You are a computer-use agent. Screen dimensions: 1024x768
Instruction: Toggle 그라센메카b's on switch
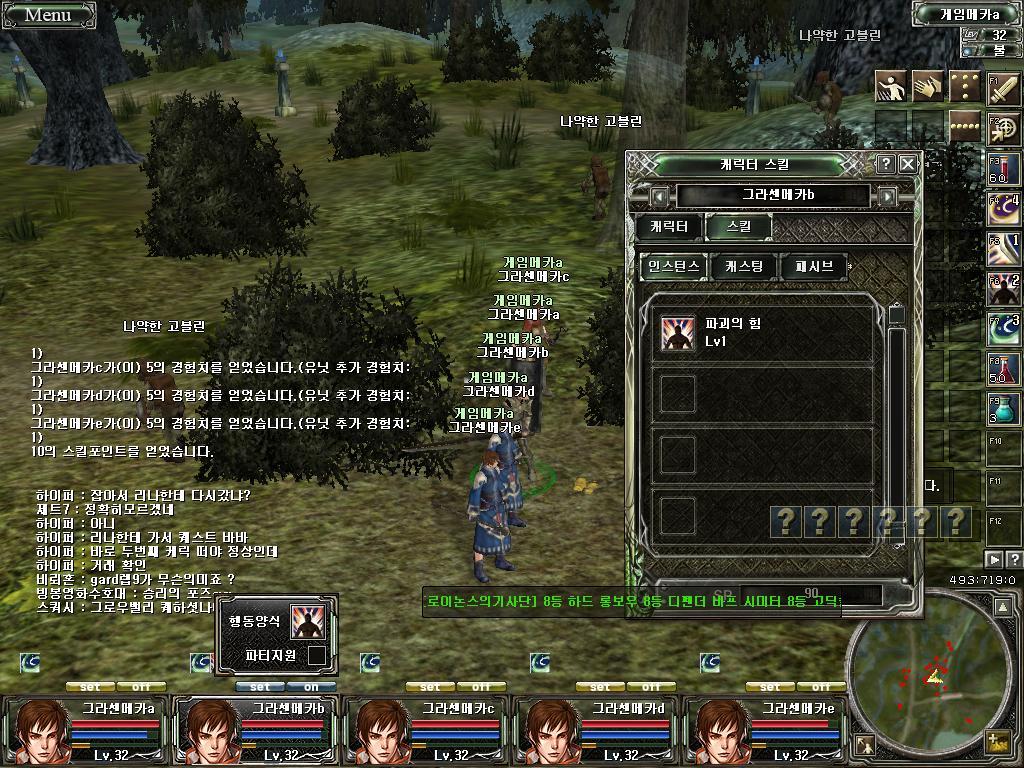tap(311, 687)
